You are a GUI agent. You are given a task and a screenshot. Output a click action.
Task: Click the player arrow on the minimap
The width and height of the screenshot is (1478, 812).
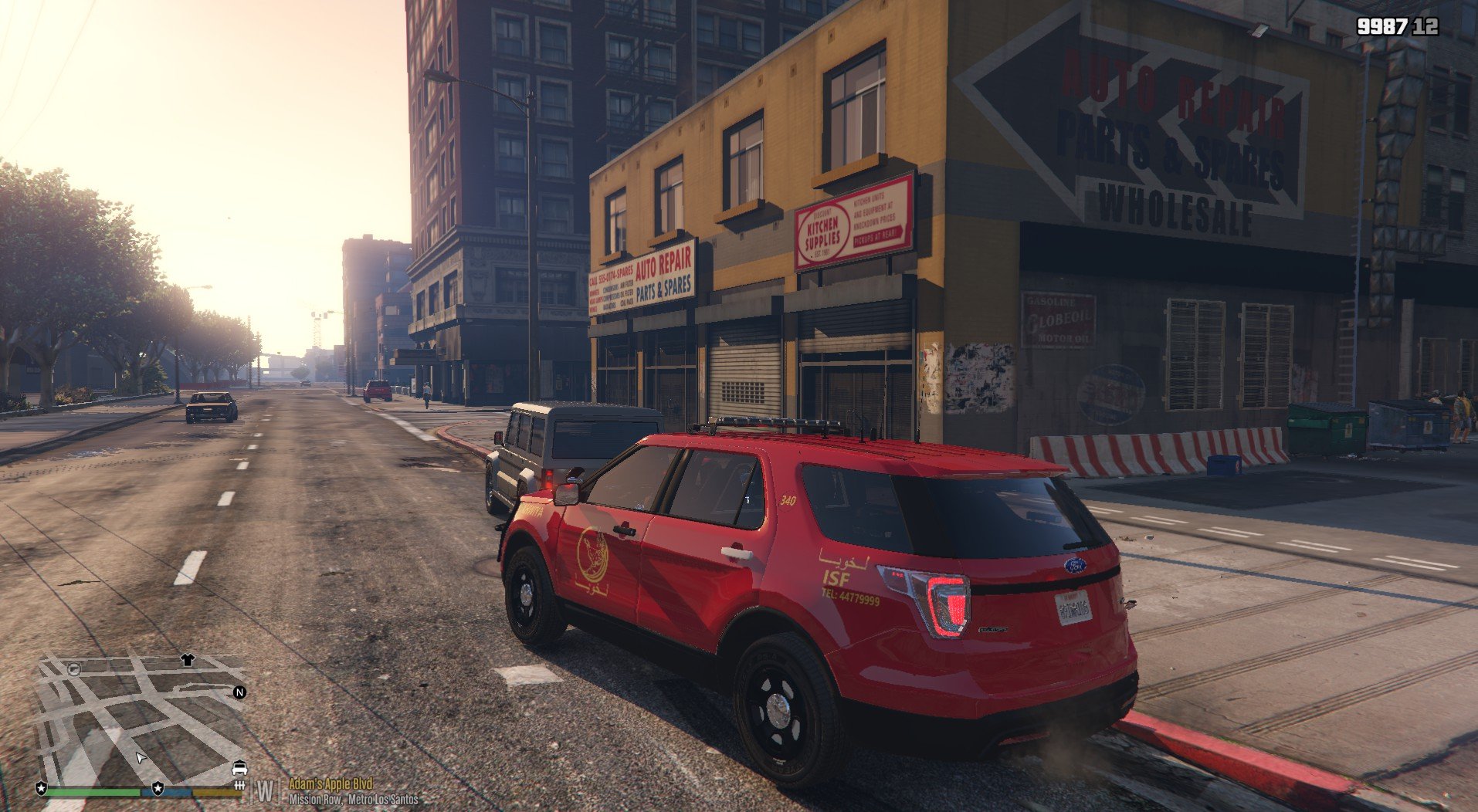141,758
